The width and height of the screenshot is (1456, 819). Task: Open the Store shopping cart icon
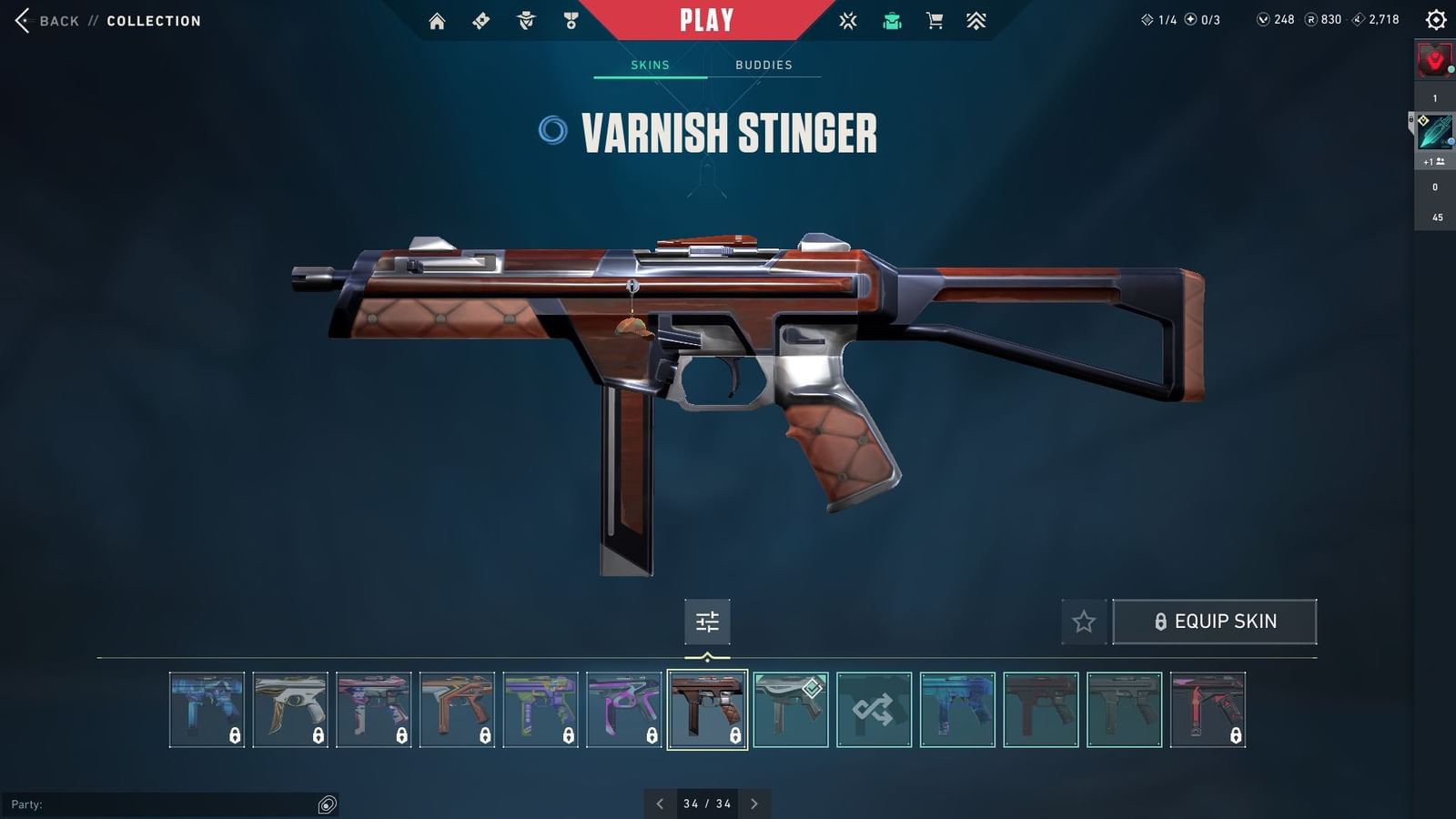[935, 19]
